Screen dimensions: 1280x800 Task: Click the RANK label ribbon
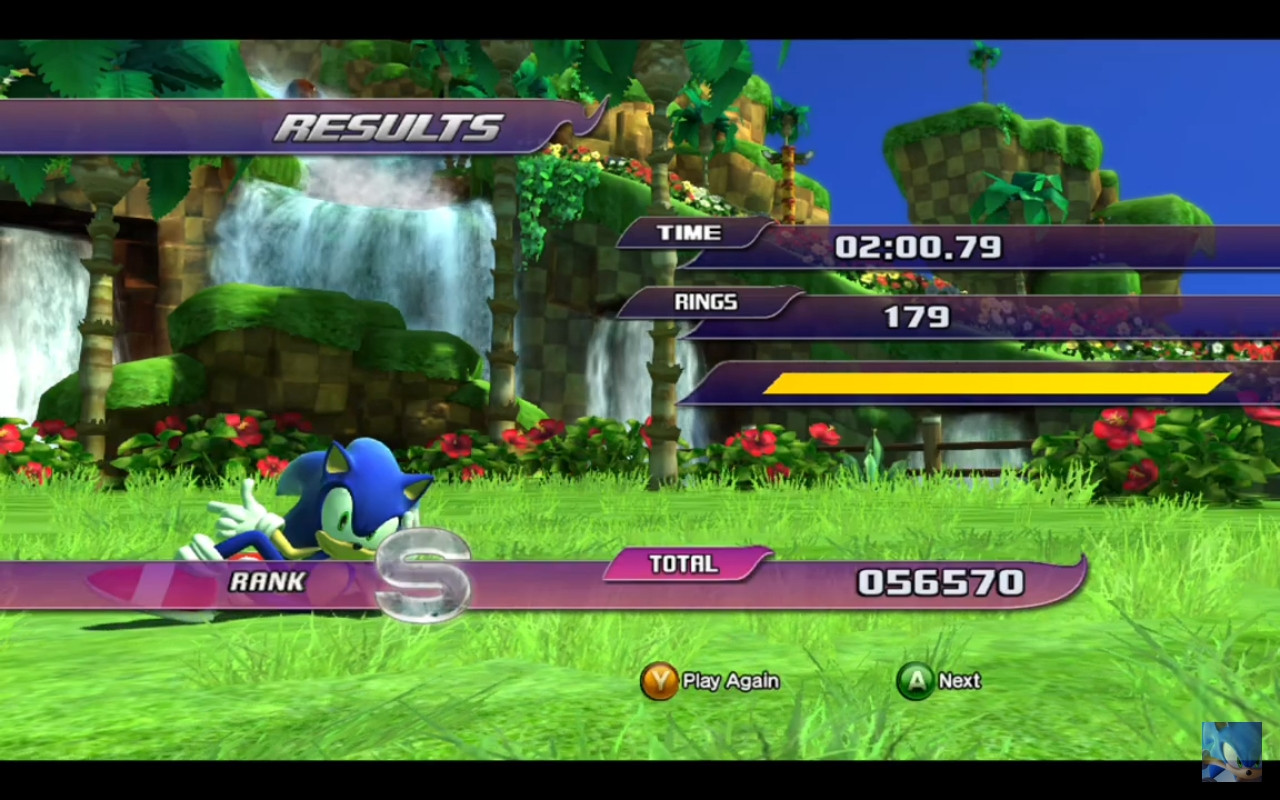pos(266,581)
